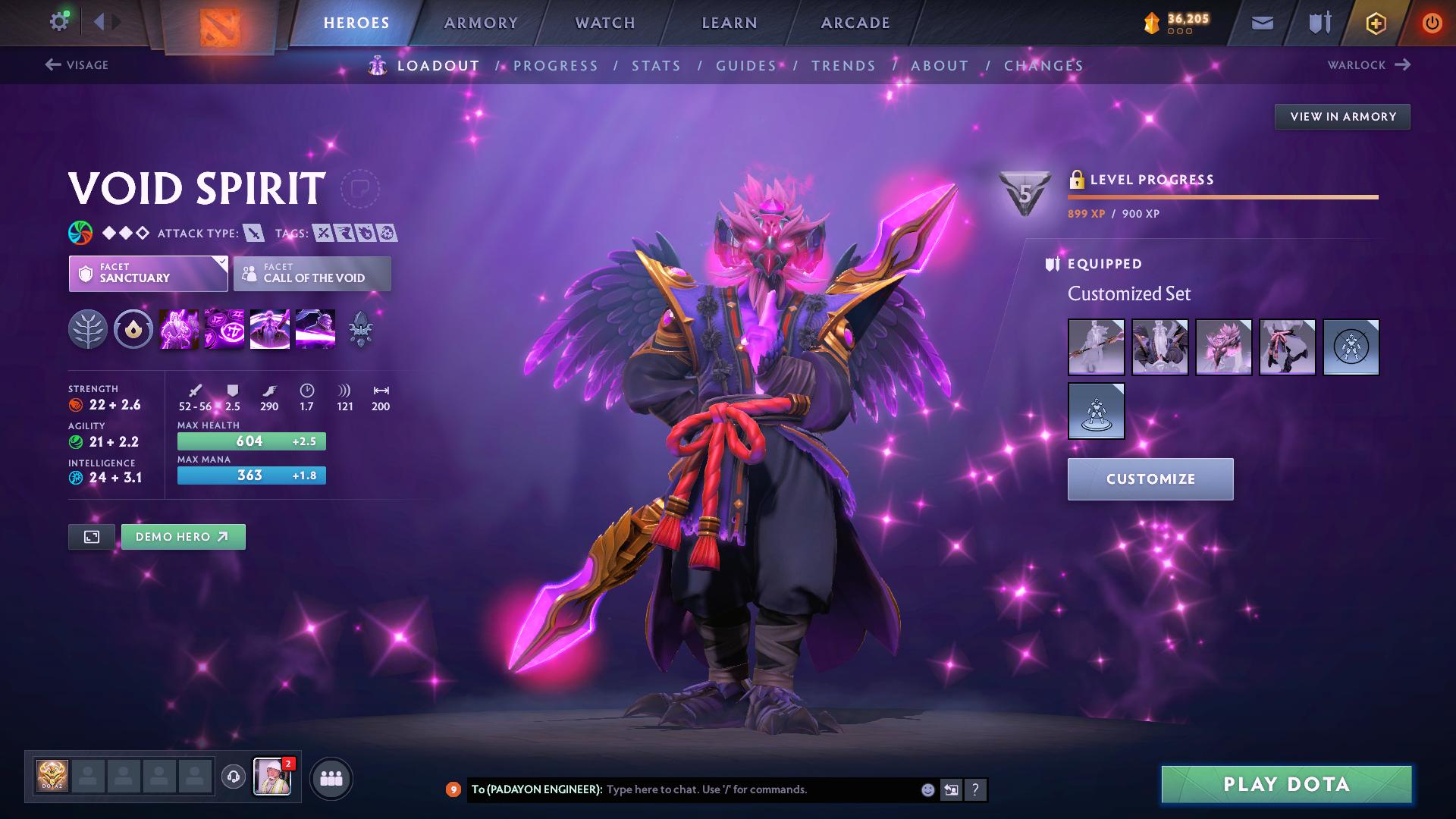1456x819 pixels.
Task: Show the hero Progress section
Action: coord(556,66)
